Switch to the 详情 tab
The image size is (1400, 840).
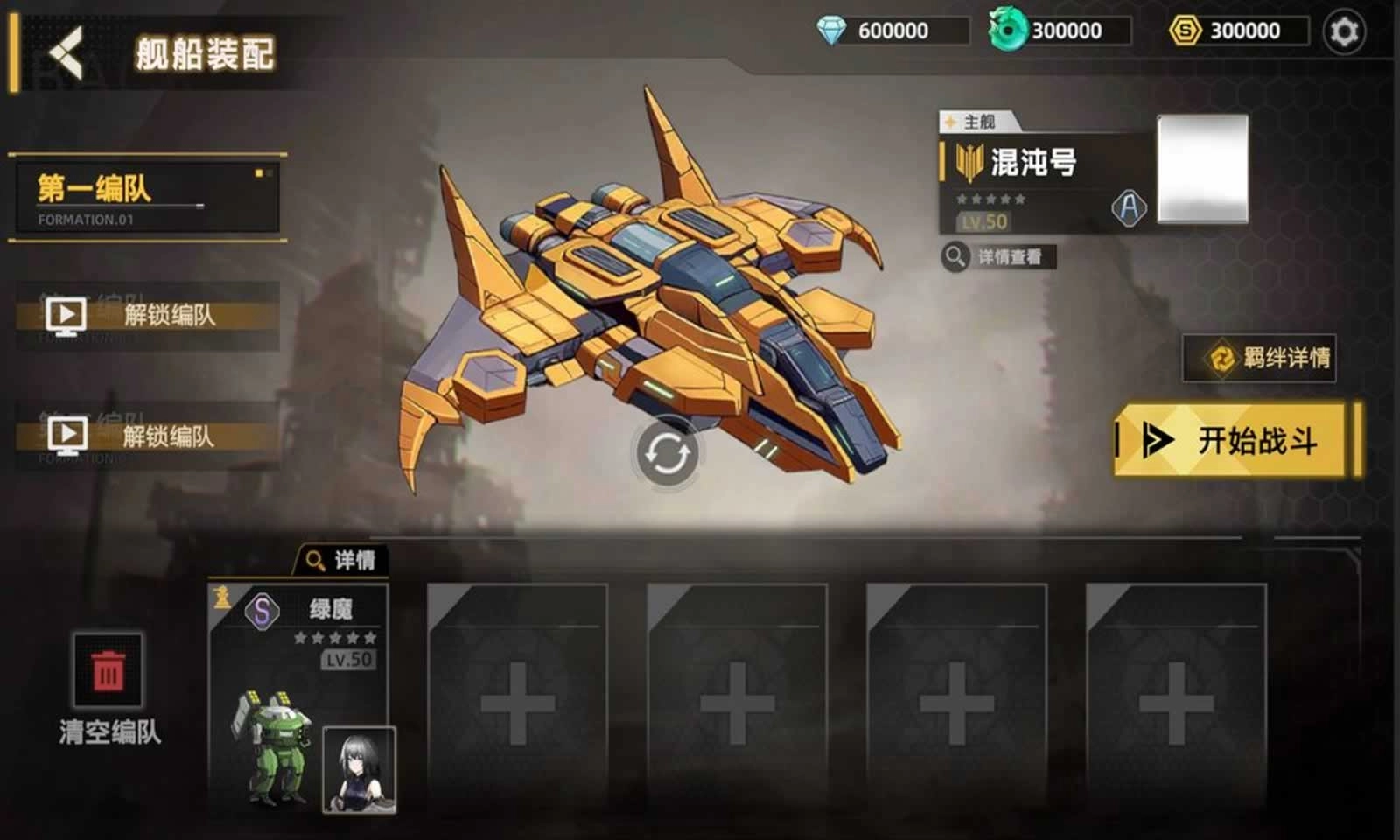[x=341, y=558]
